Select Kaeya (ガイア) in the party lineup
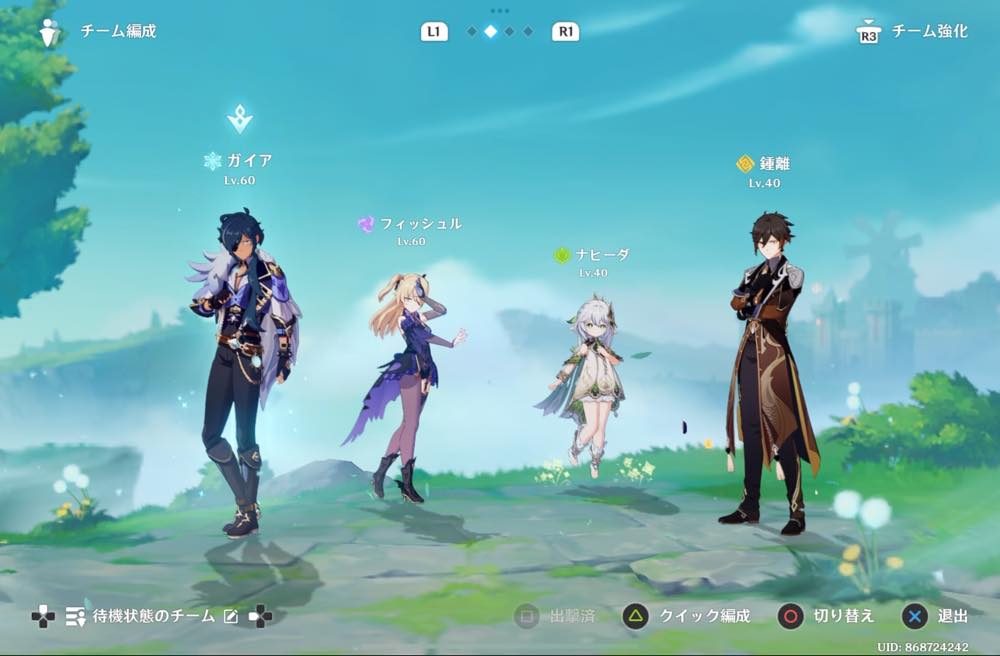Image resolution: width=1000 pixels, height=656 pixels. point(242,370)
